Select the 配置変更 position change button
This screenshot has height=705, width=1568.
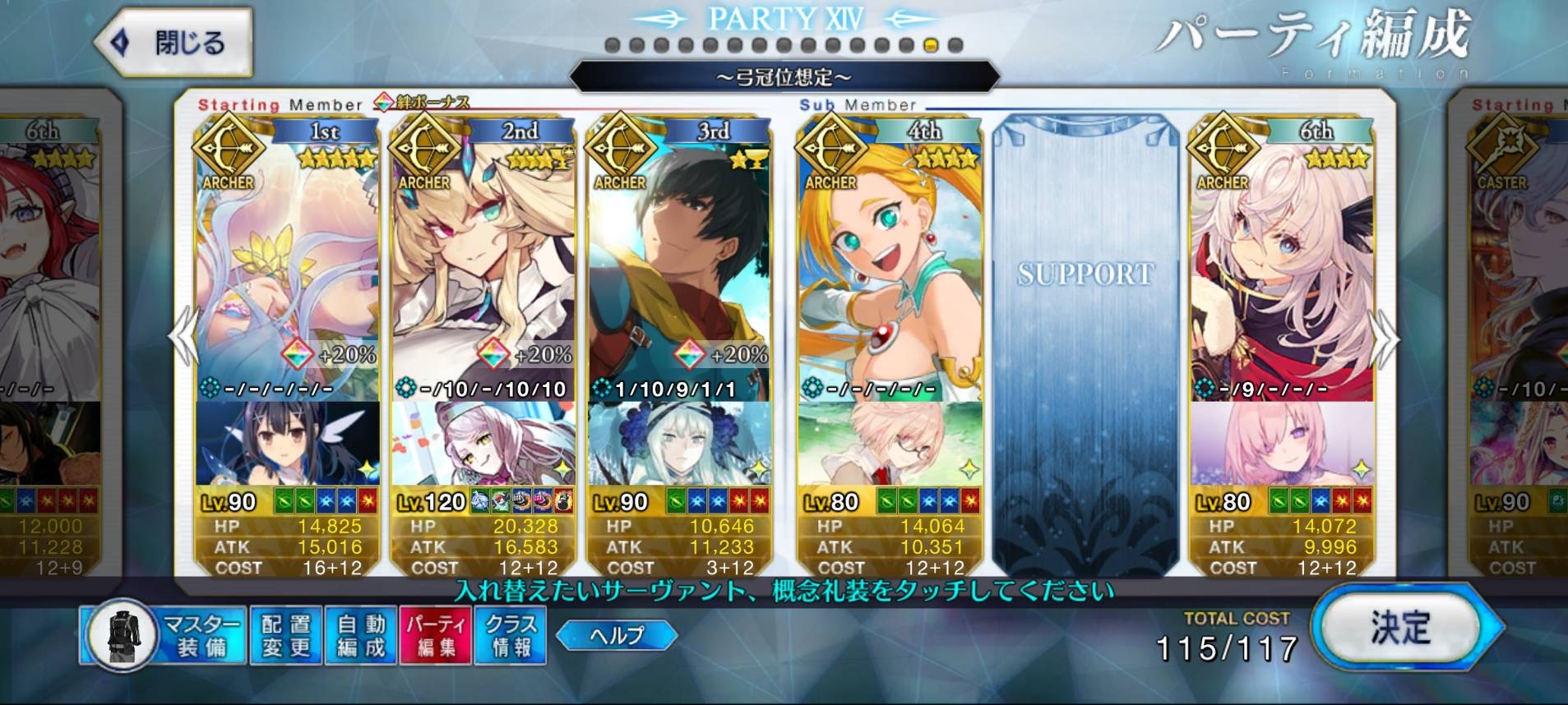click(285, 635)
